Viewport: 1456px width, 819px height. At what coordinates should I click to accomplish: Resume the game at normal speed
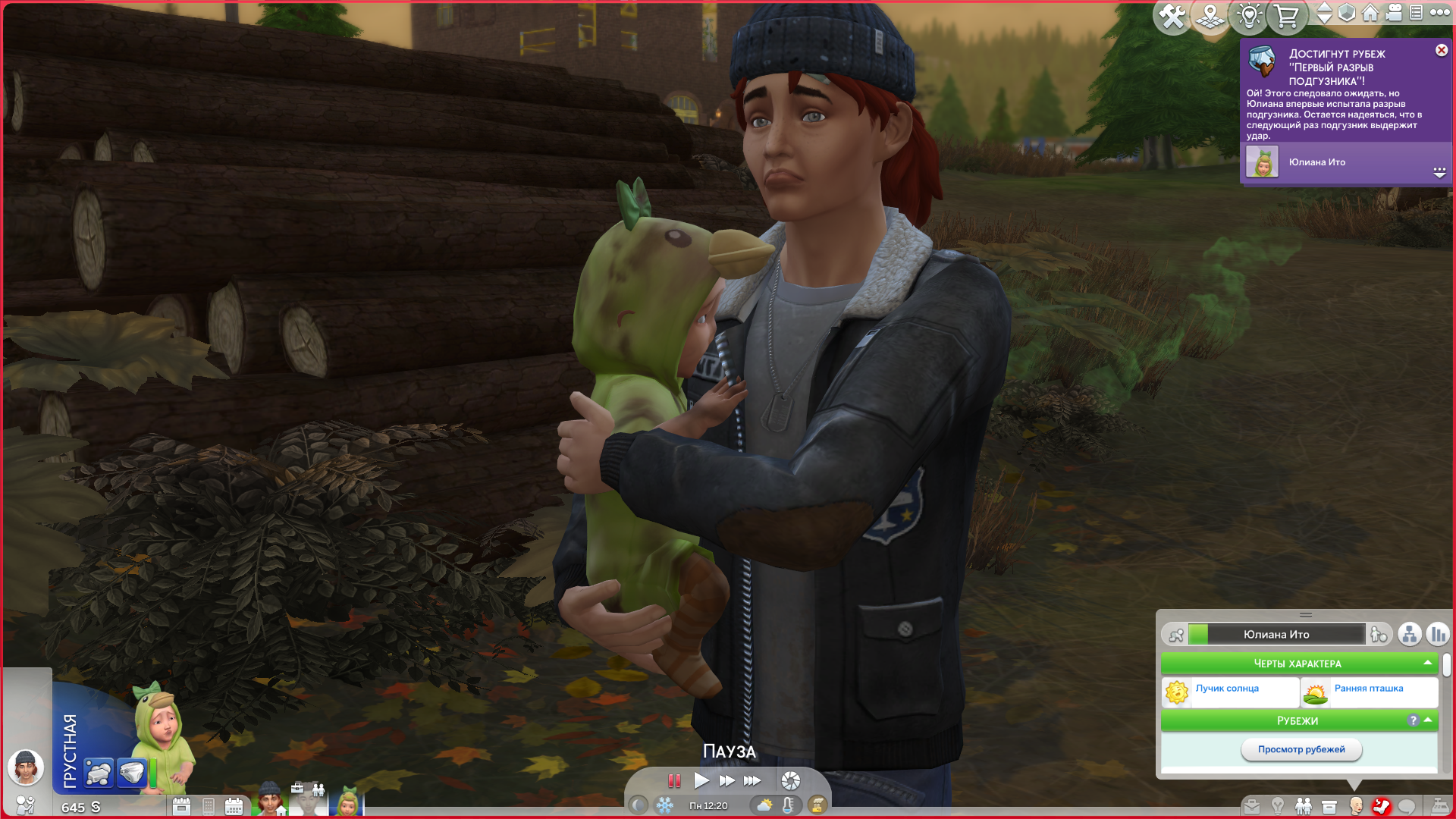click(701, 780)
